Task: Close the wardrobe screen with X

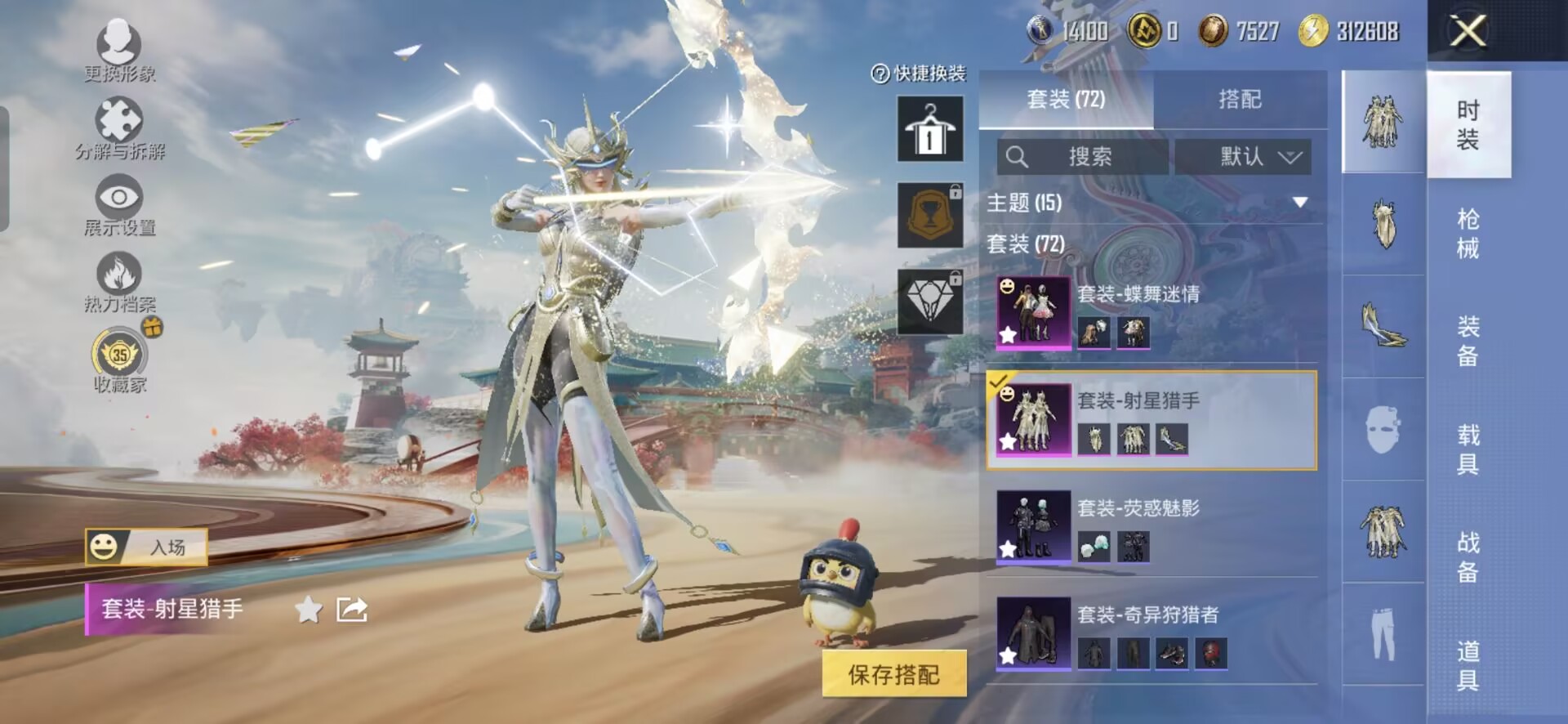Action: [x=1468, y=32]
